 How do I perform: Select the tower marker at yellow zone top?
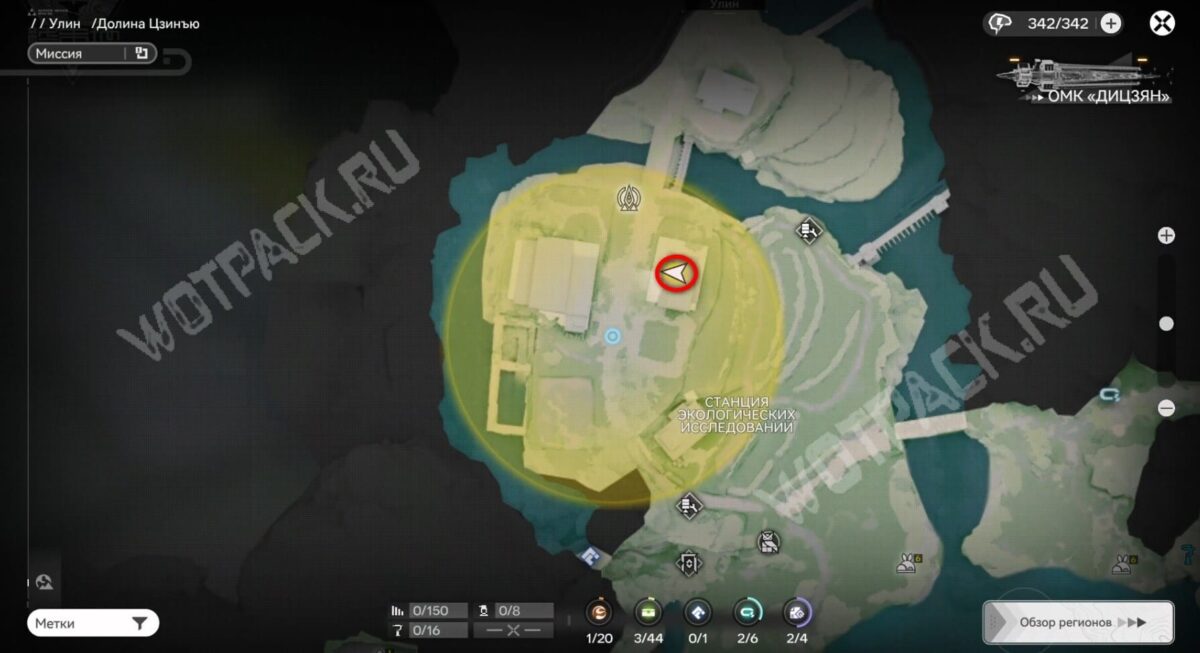[630, 197]
